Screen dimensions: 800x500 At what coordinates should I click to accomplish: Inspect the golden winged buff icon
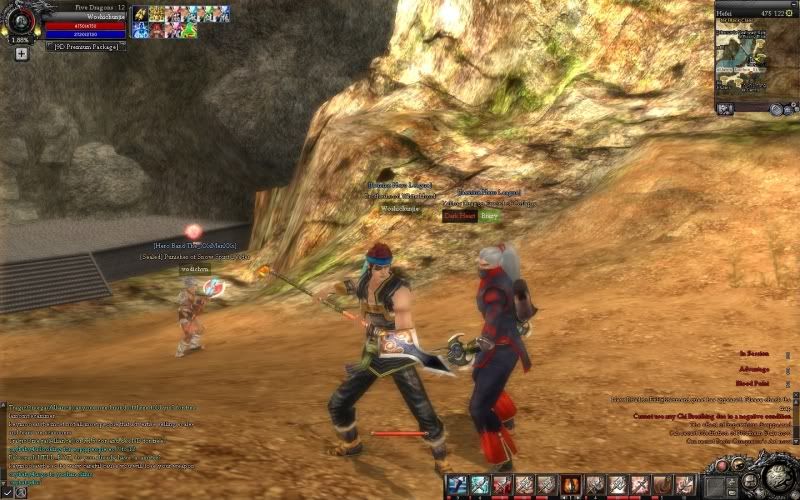(139, 15)
